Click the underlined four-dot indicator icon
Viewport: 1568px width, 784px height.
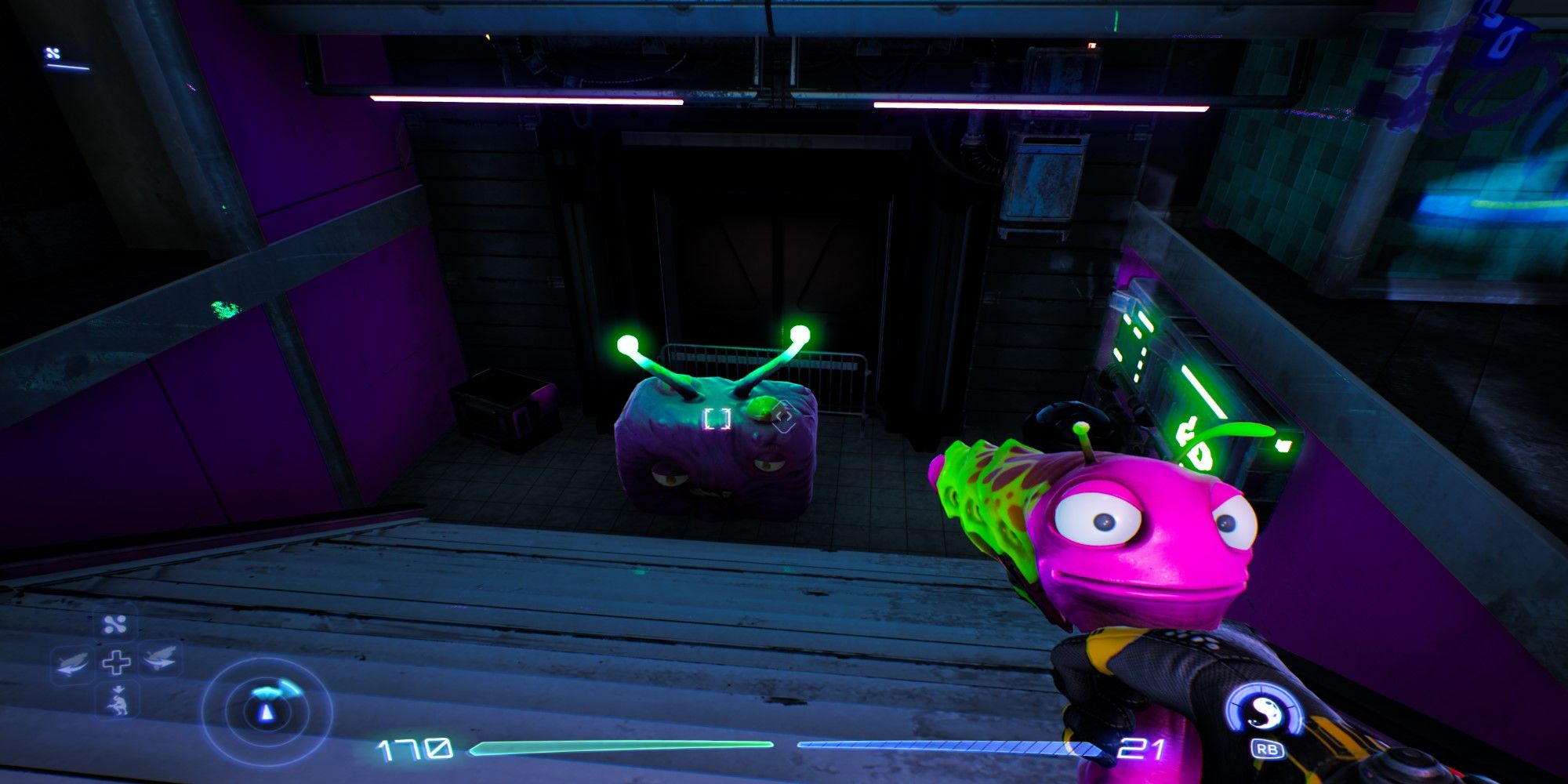[x=54, y=55]
